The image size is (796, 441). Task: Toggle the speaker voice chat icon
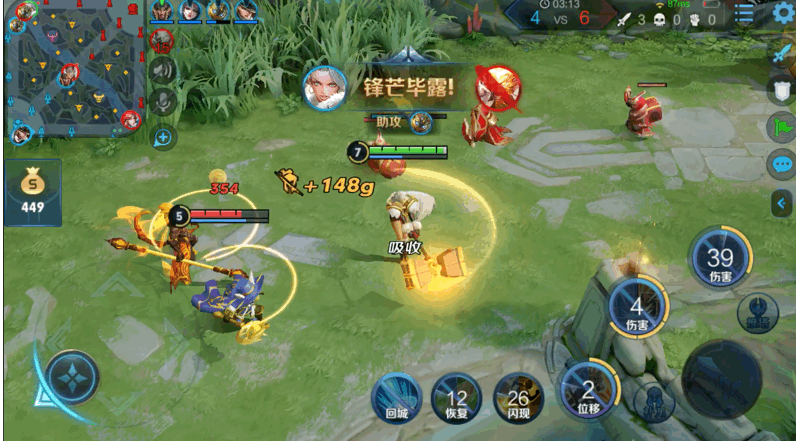tap(162, 69)
